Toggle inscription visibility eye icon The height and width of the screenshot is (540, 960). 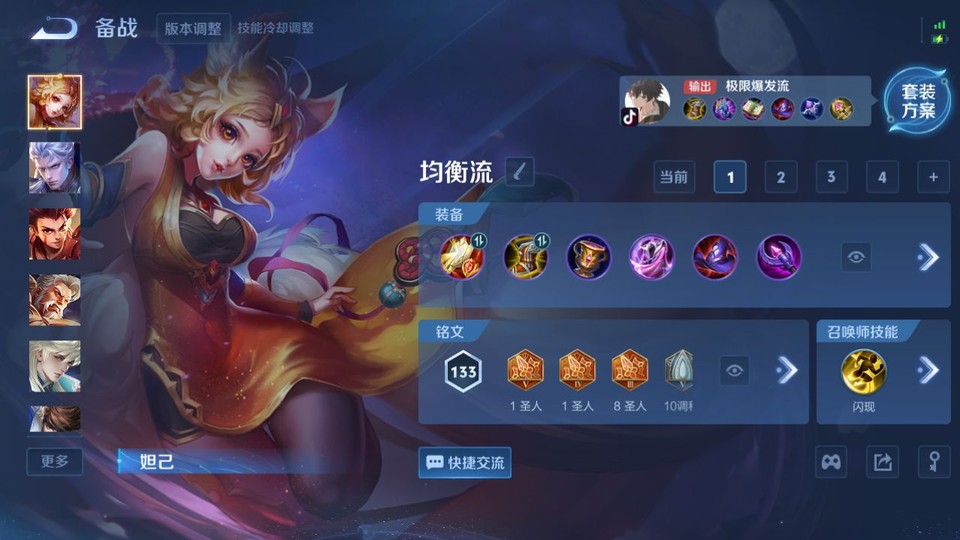tap(735, 371)
